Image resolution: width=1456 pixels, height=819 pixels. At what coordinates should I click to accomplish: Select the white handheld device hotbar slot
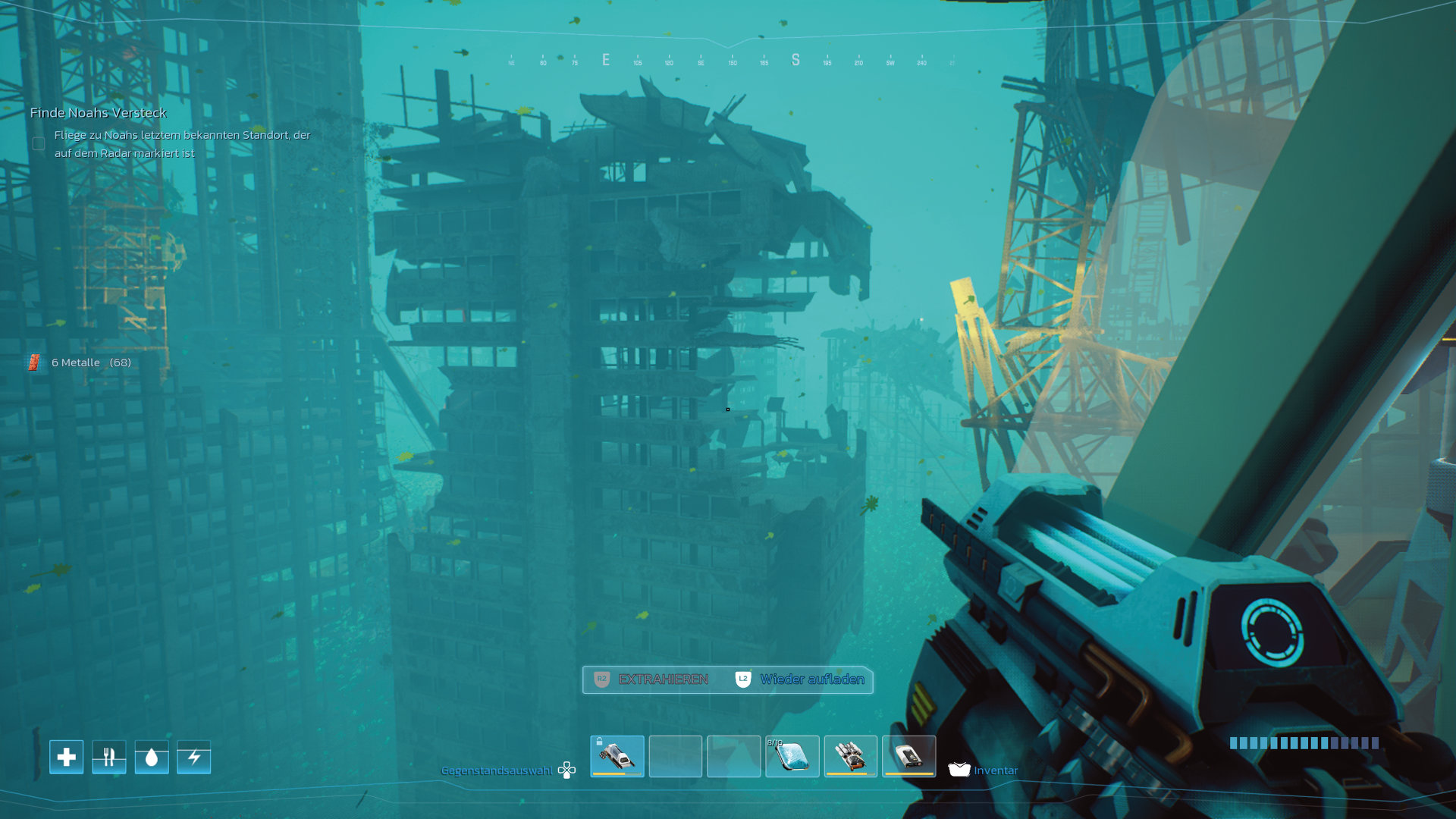pyautogui.click(x=908, y=756)
